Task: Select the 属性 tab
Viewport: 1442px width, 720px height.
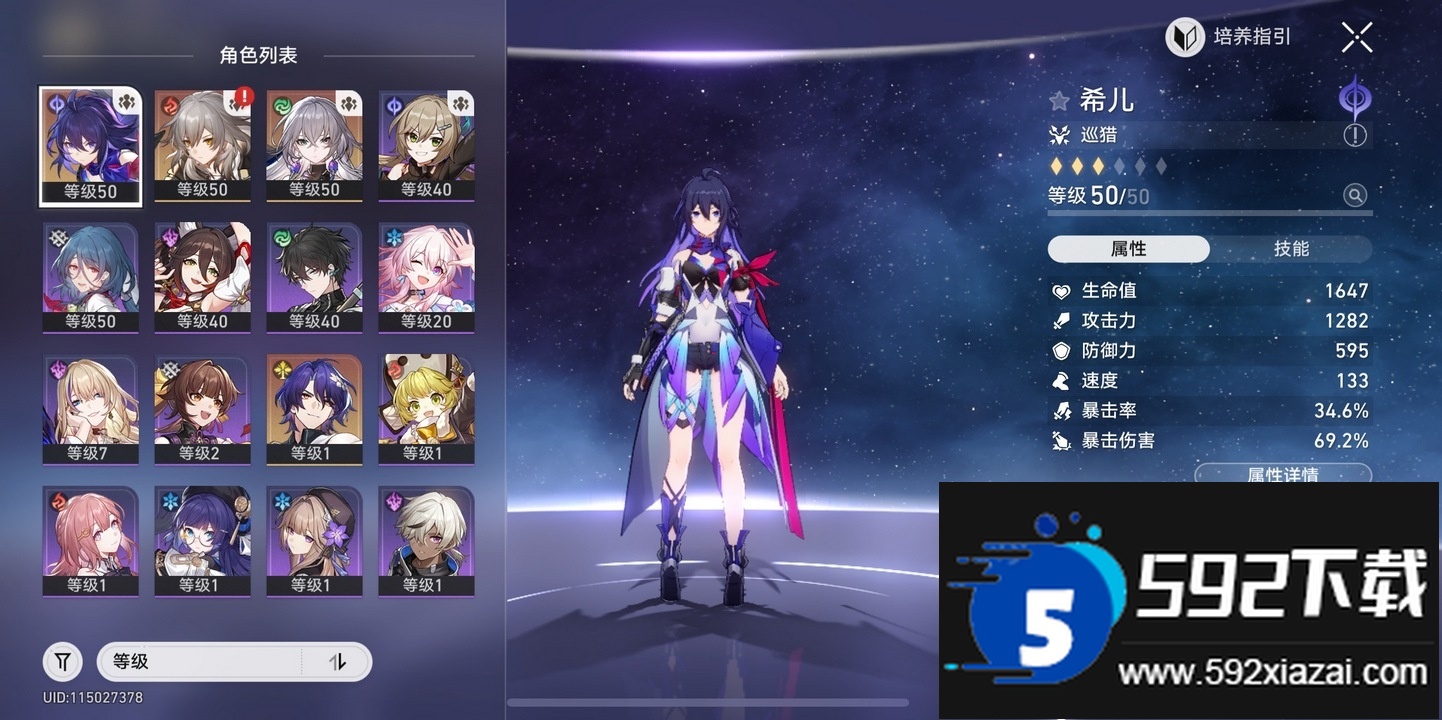Action: (1128, 249)
